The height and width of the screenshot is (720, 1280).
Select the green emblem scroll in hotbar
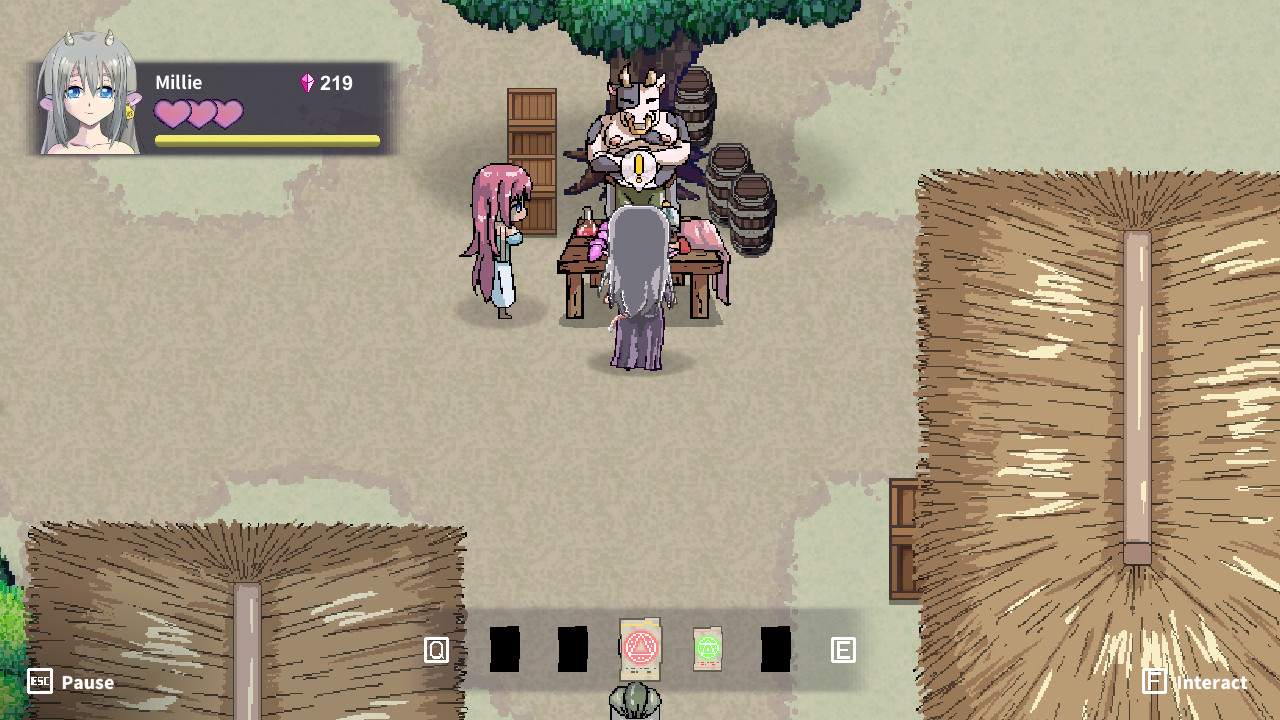click(707, 649)
